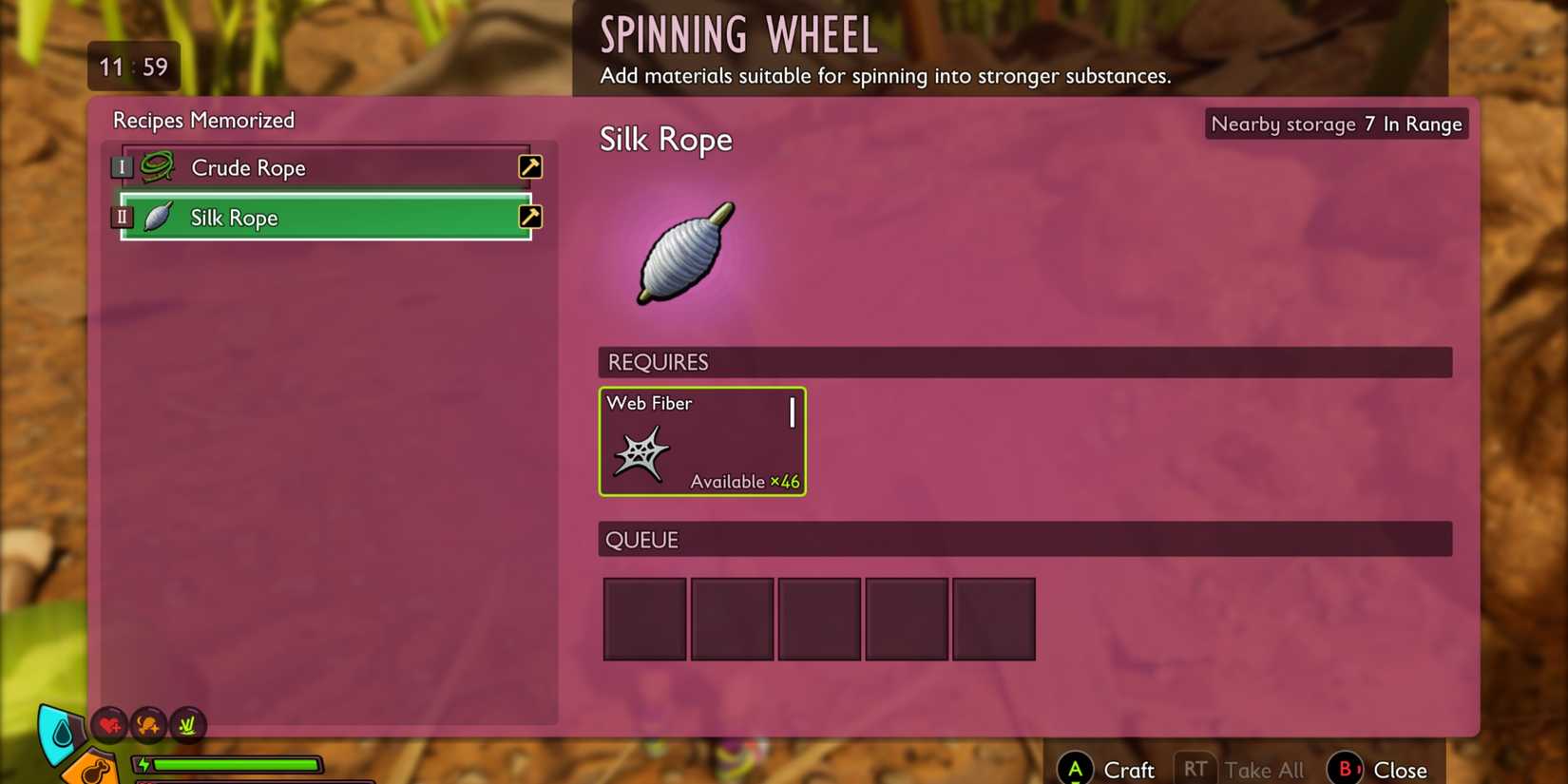Select the Crude Rope coil icon
This screenshot has height=784, width=1568.
160,165
